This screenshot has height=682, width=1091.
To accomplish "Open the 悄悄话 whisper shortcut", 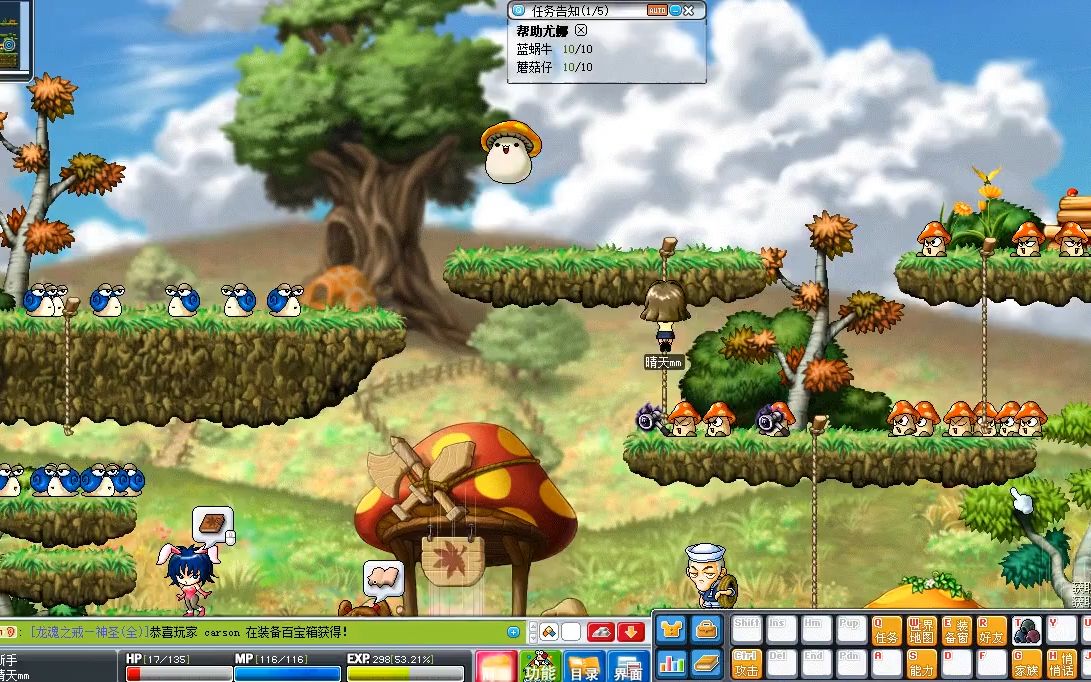I will point(1061,664).
